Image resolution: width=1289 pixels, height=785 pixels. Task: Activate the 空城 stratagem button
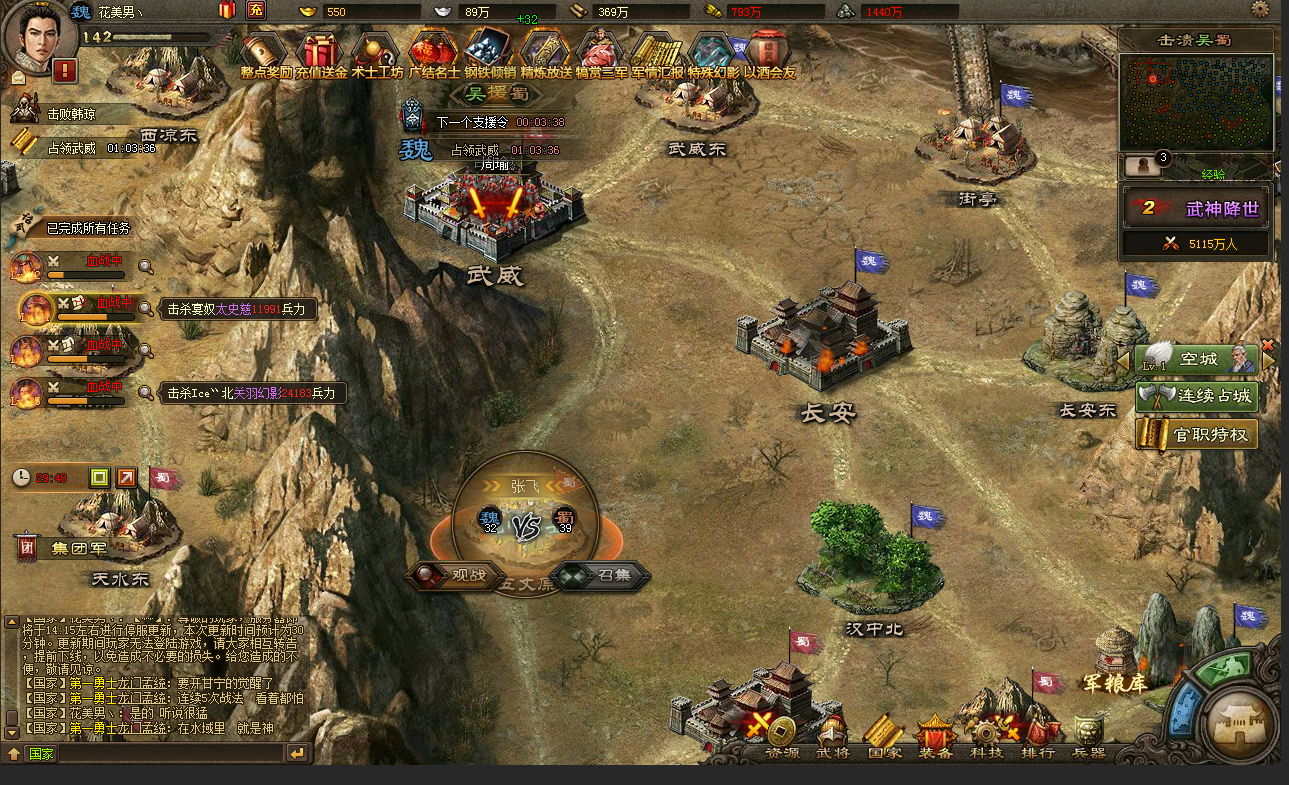coord(1197,359)
